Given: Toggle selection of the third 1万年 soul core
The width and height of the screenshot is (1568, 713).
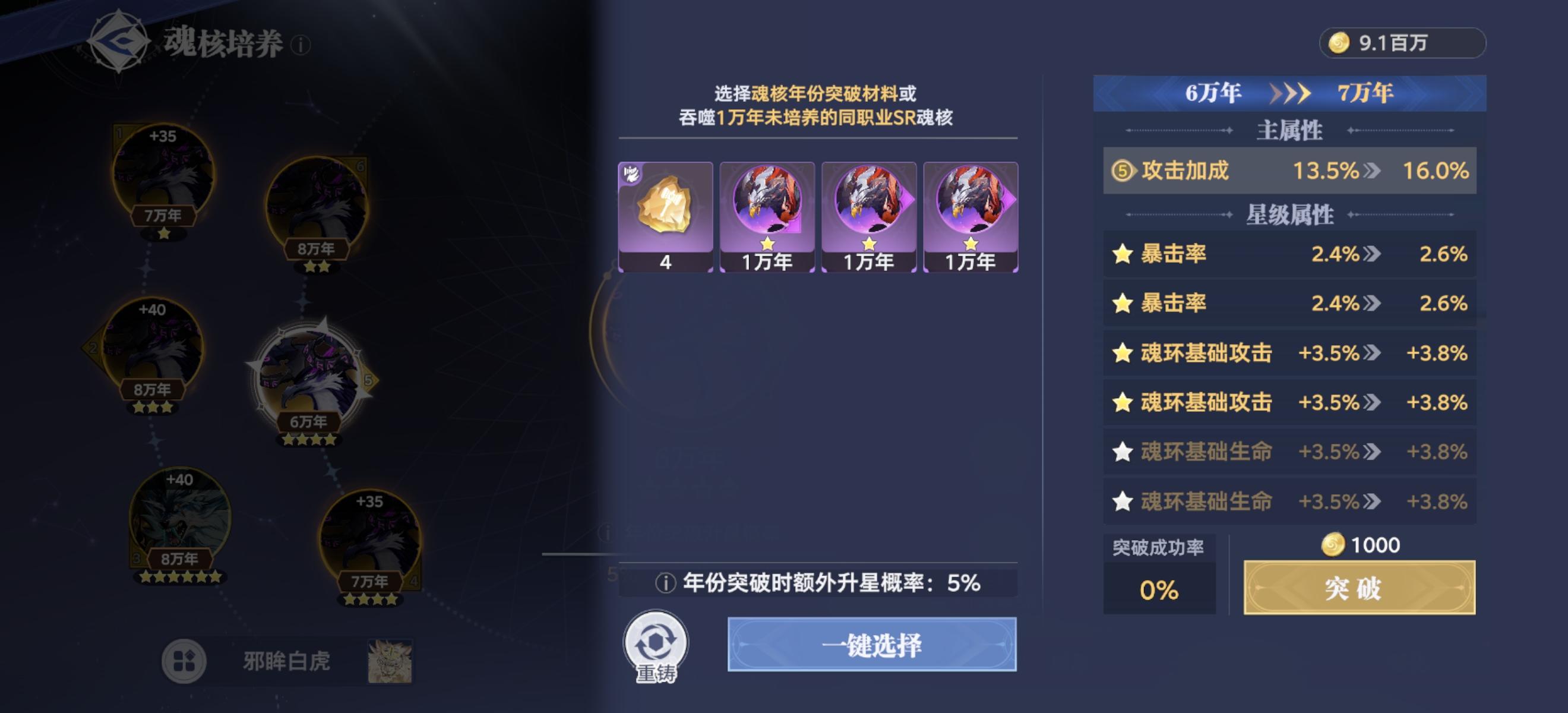Looking at the screenshot, I should 969,214.
